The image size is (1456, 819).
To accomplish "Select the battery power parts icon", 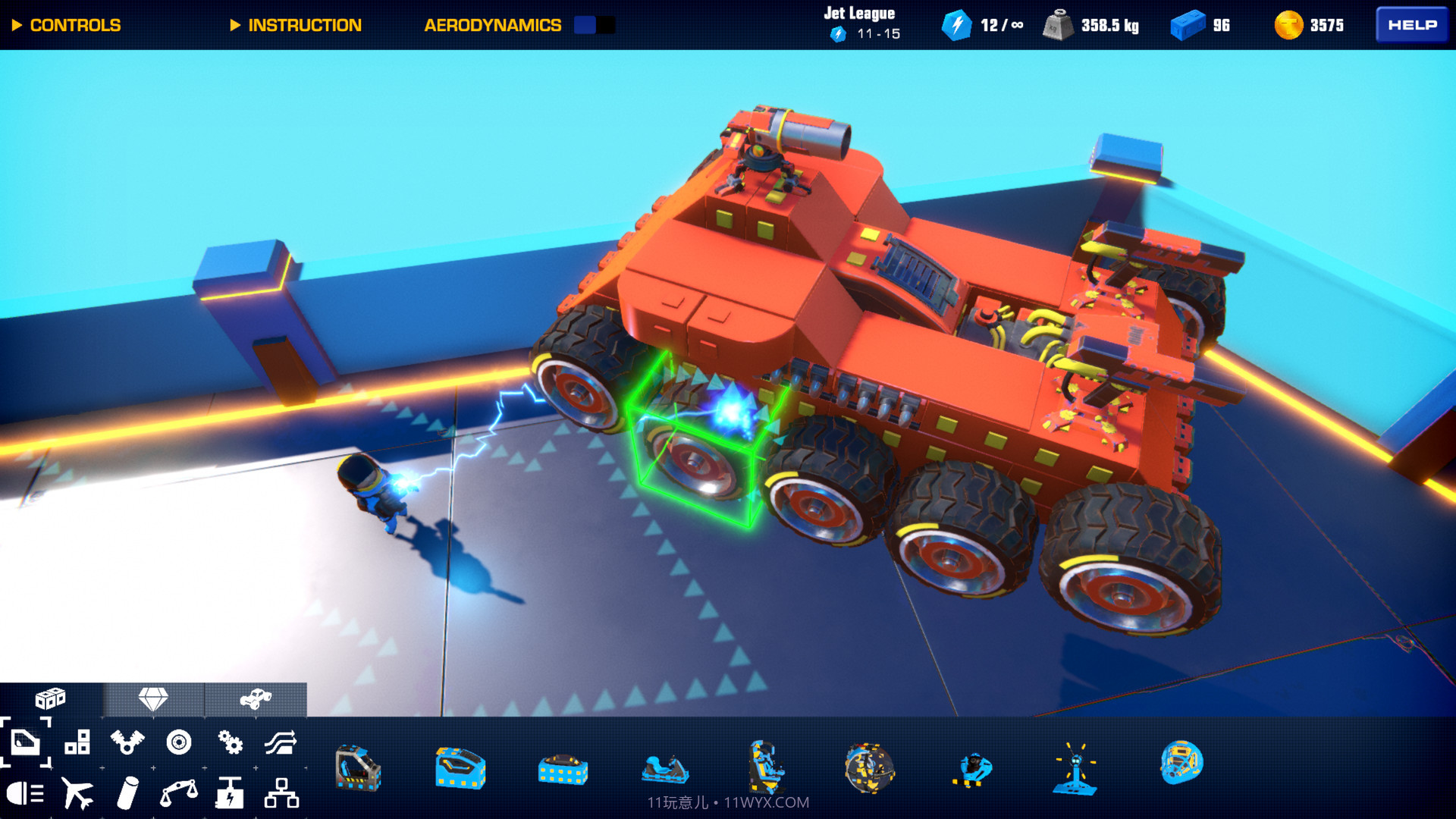I will tap(229, 793).
